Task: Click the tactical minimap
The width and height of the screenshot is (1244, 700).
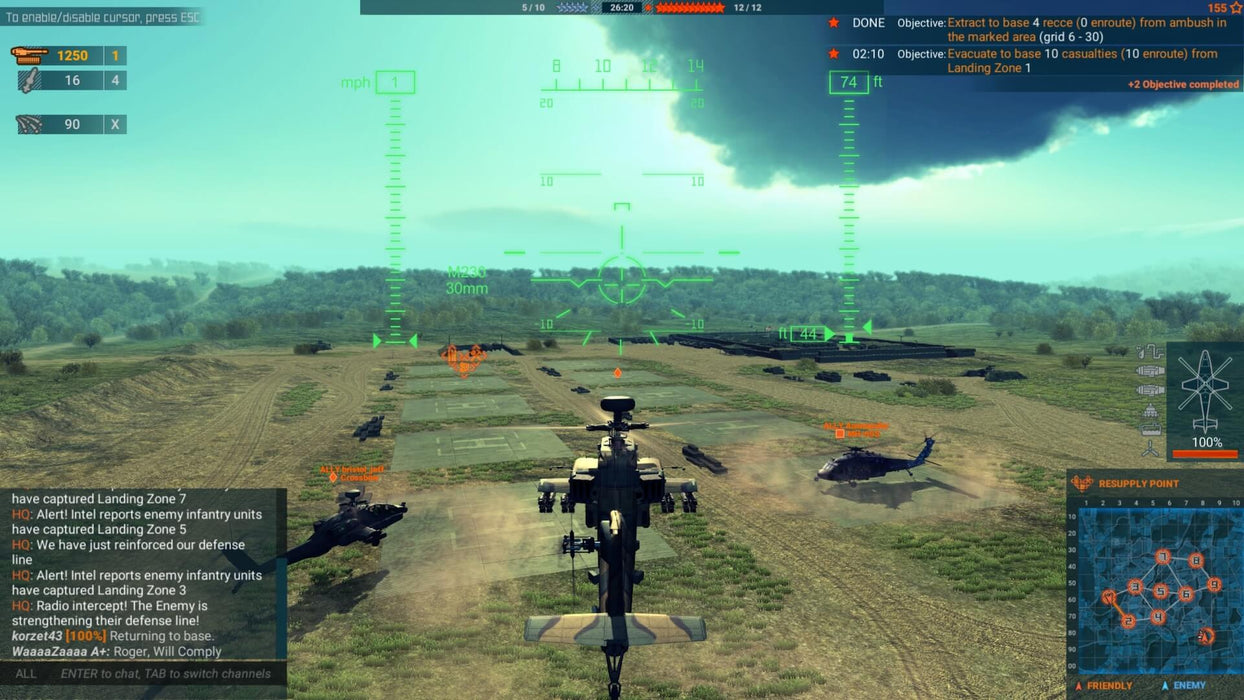Action: [x=1155, y=590]
